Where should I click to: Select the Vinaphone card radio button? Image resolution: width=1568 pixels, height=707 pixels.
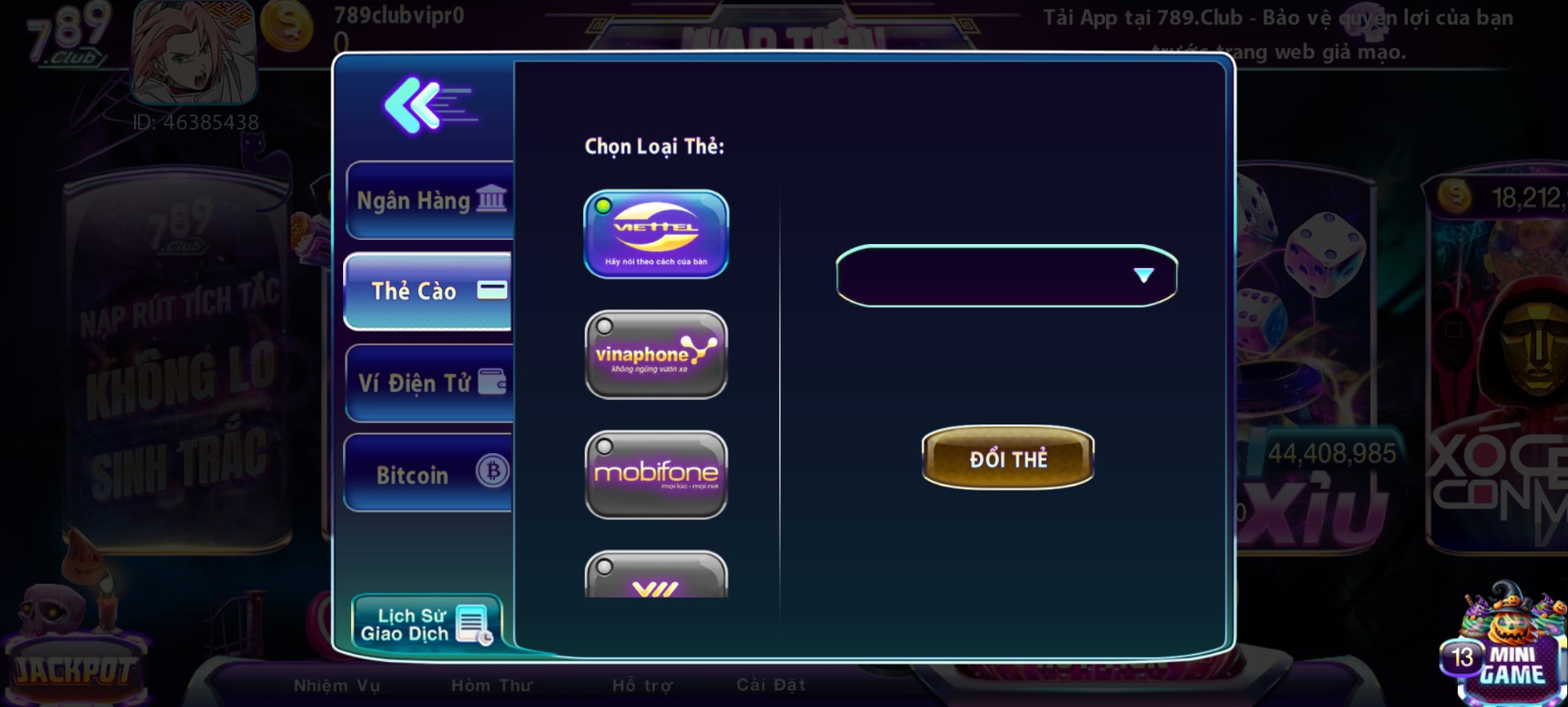coord(604,327)
